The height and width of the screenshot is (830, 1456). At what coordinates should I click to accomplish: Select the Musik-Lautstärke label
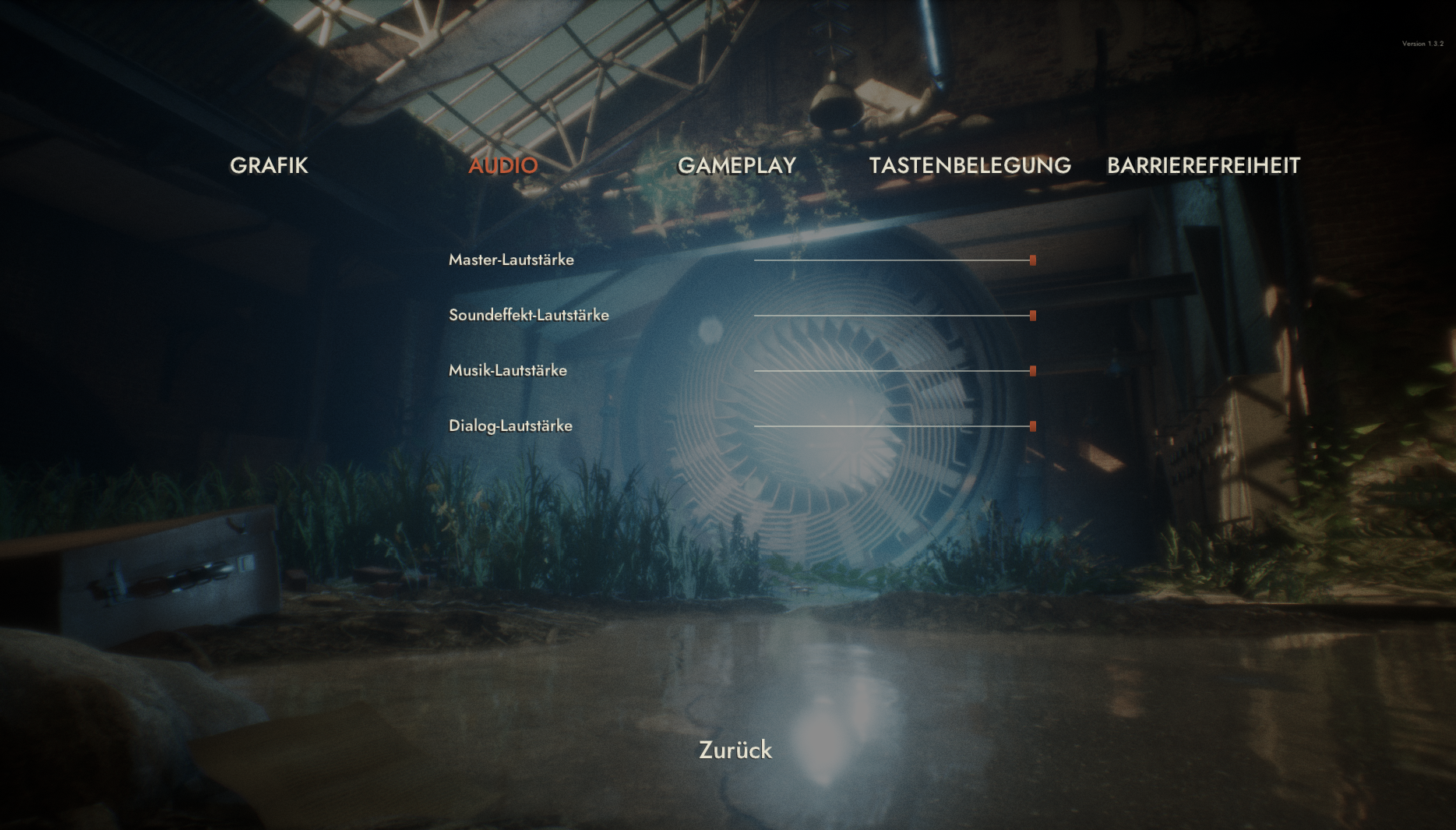pos(508,371)
